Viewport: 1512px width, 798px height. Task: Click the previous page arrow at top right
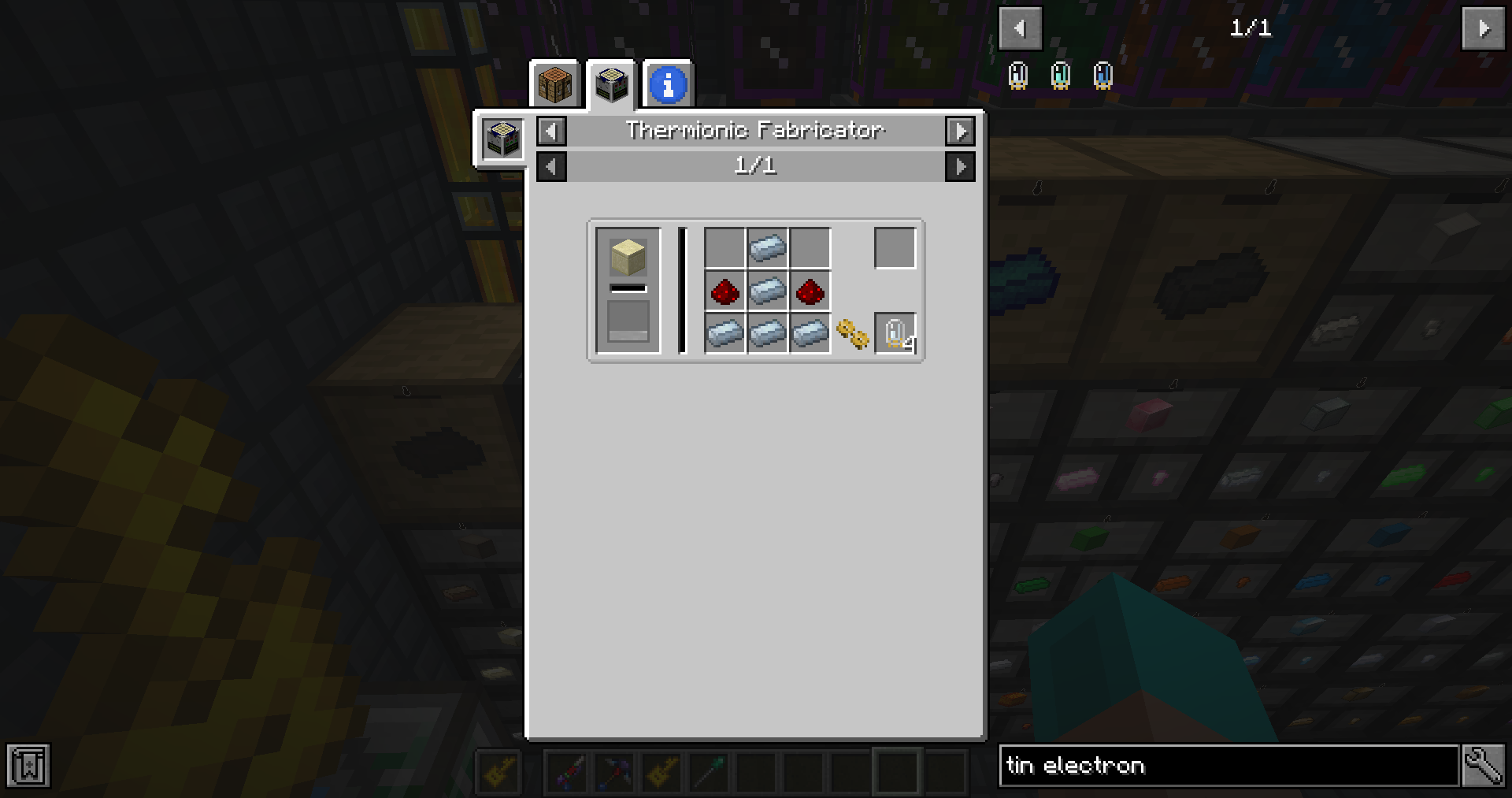[x=1020, y=28]
